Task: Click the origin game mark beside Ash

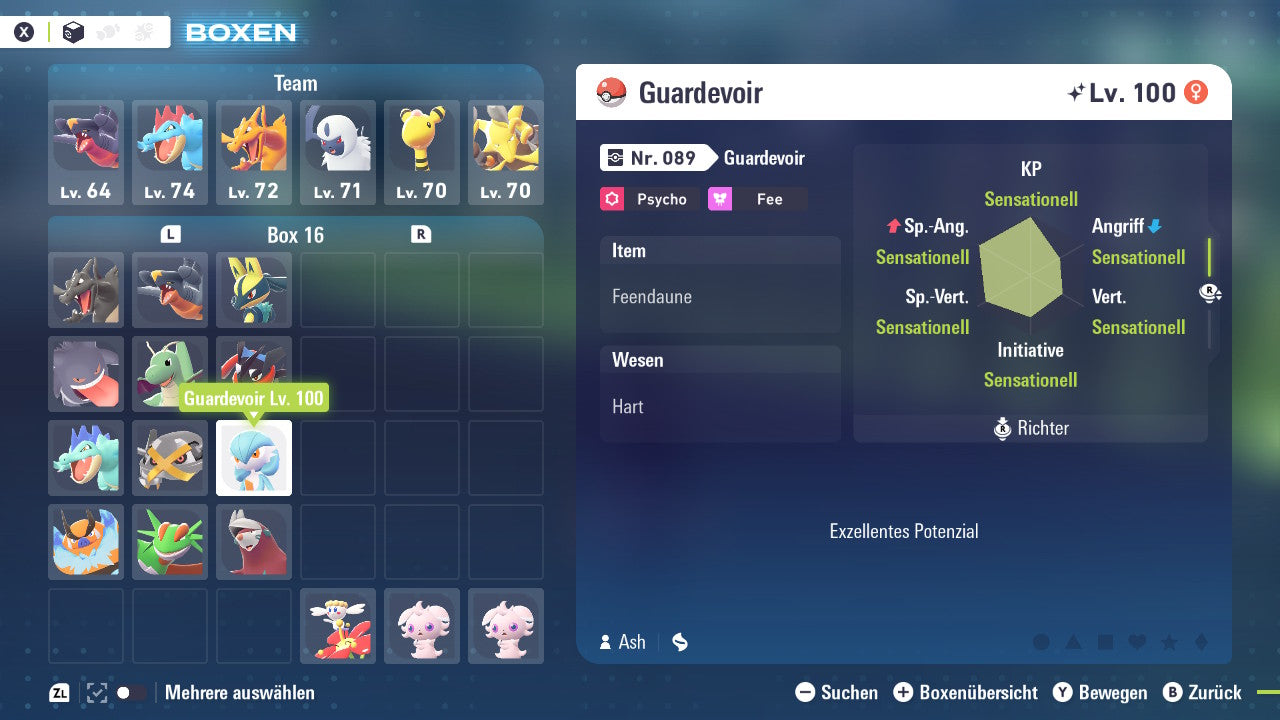Action: pyautogui.click(x=680, y=642)
